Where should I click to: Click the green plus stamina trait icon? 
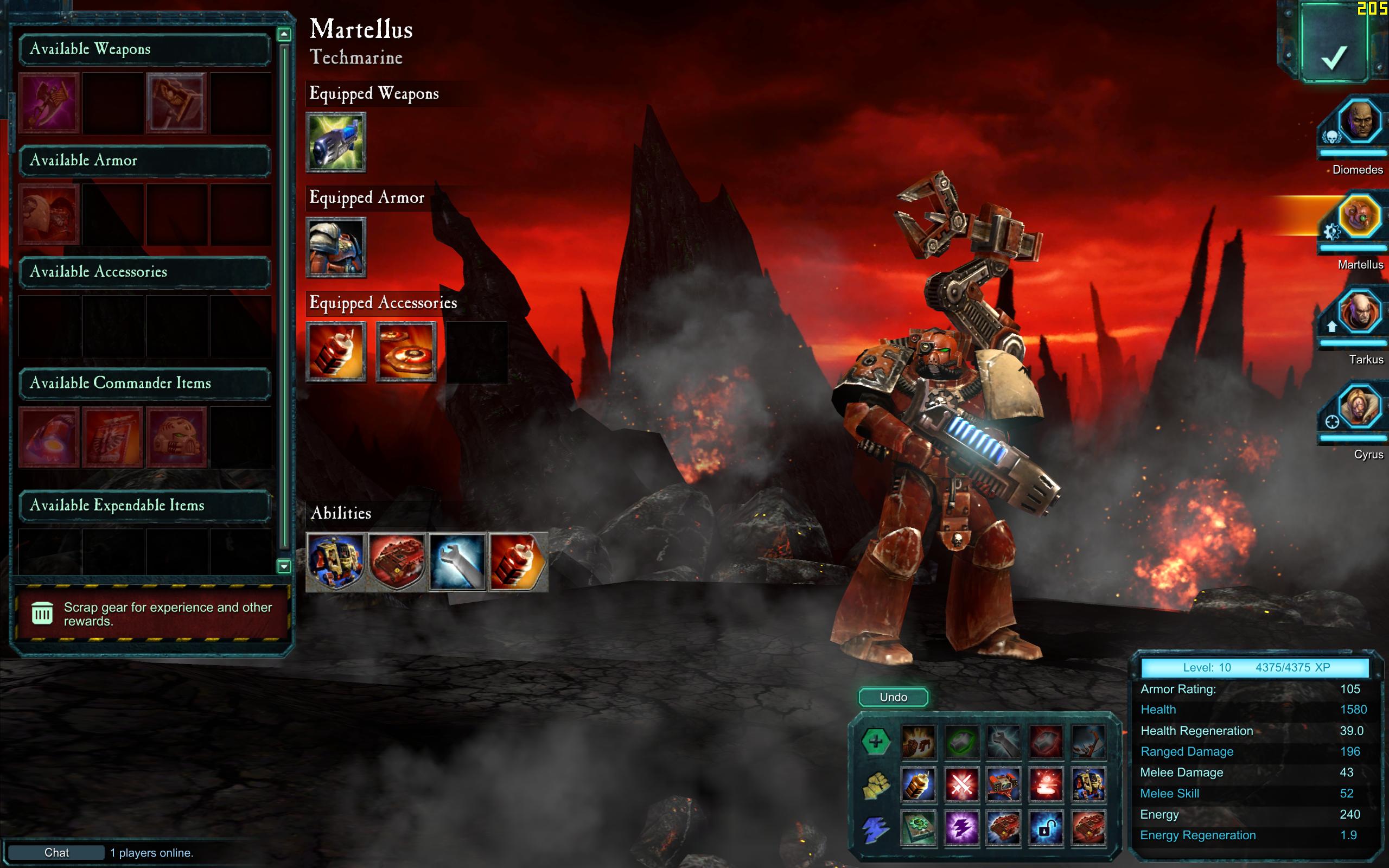pos(875,742)
